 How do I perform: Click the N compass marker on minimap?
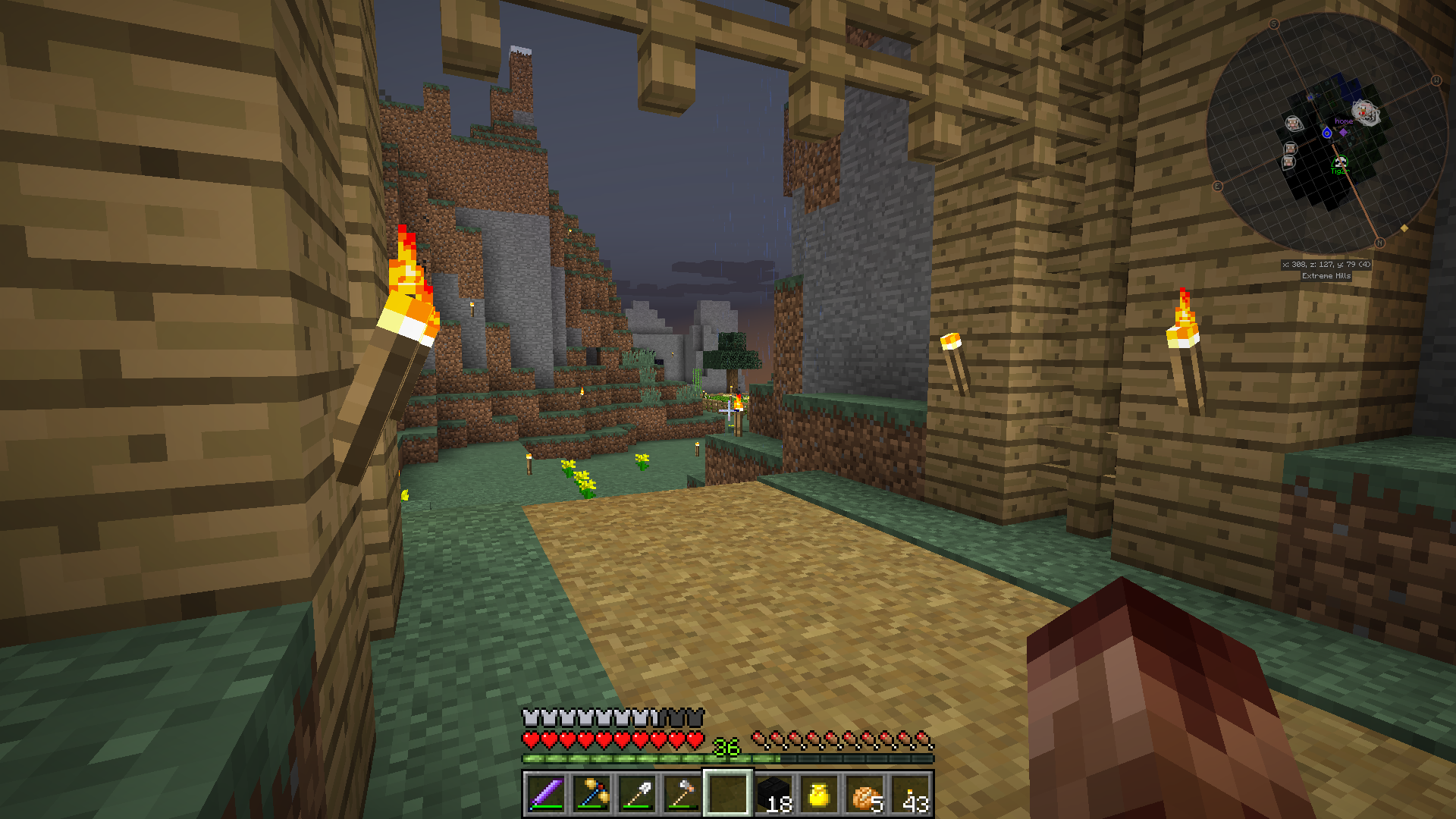pos(1379,243)
